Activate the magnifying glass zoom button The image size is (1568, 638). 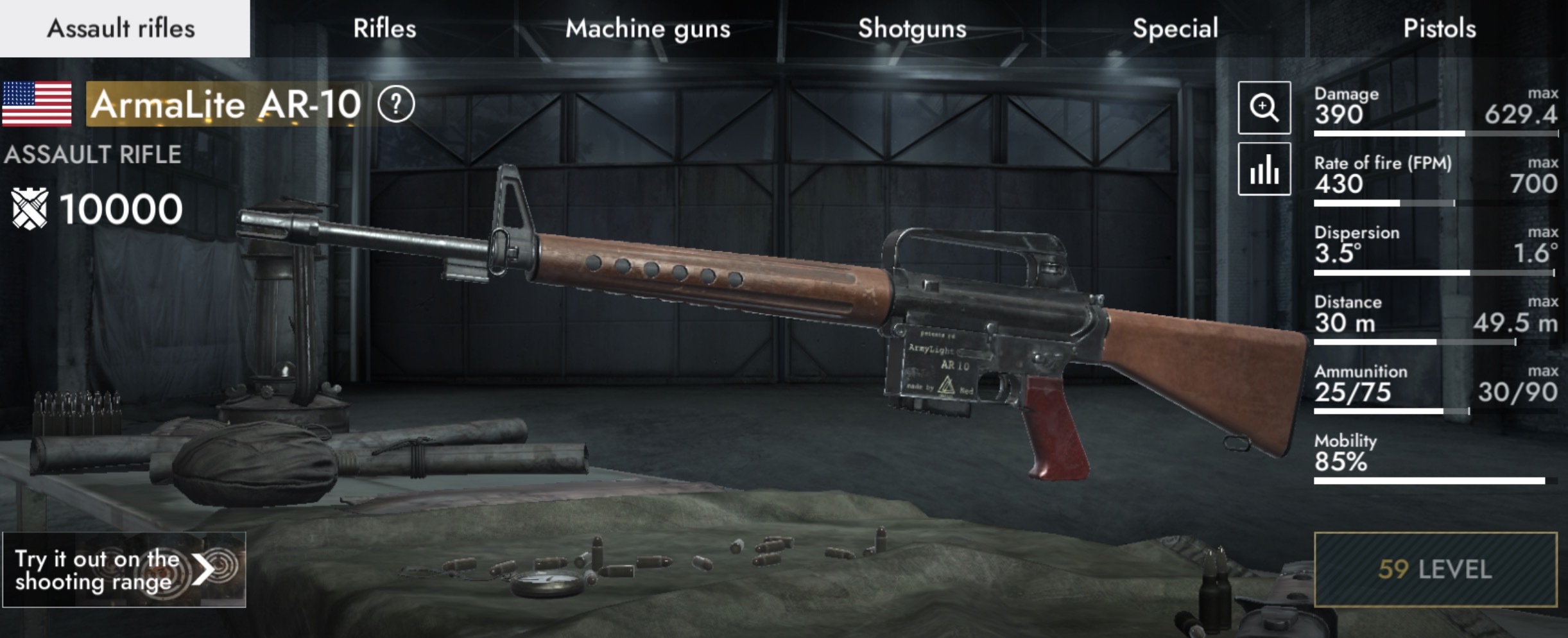tap(1264, 107)
